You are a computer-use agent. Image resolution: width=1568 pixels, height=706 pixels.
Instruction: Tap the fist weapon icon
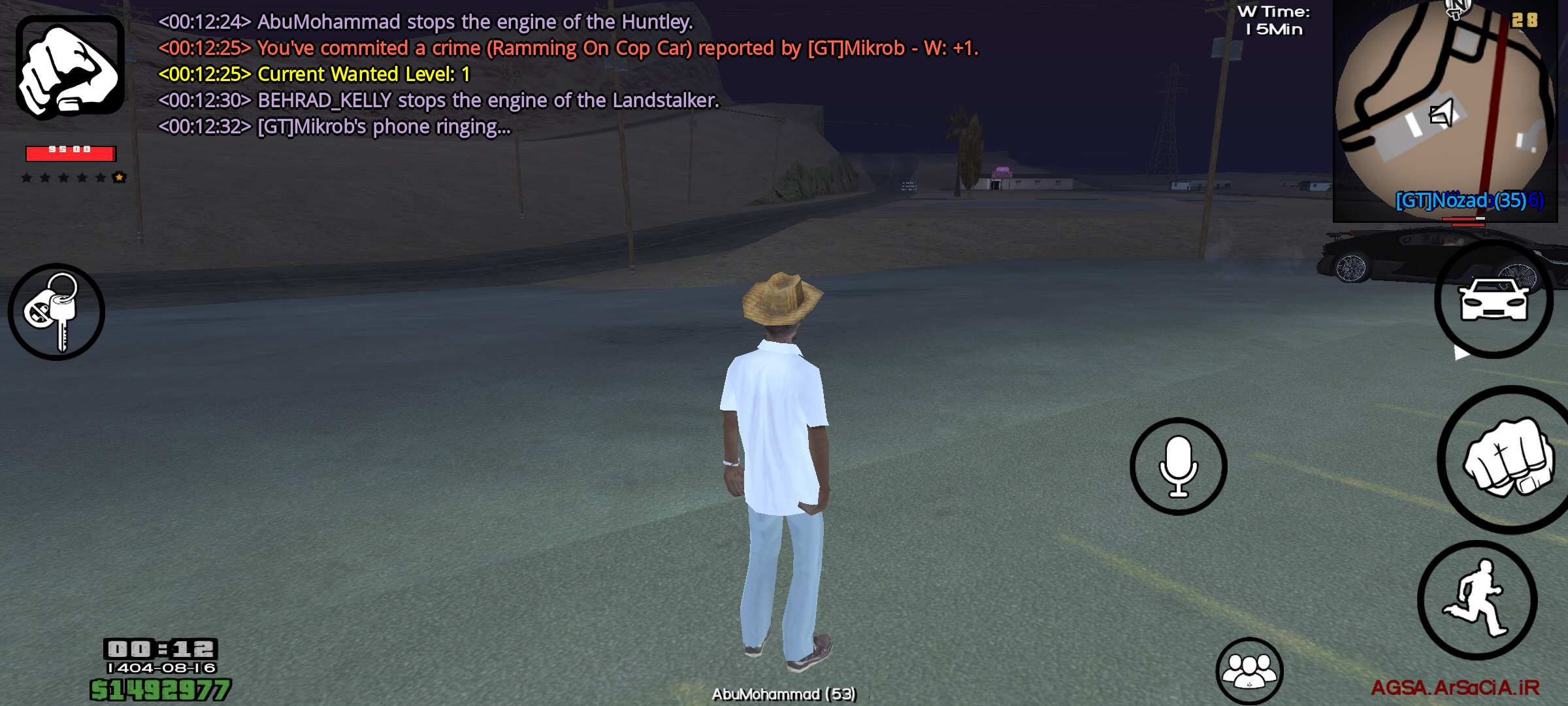70,67
